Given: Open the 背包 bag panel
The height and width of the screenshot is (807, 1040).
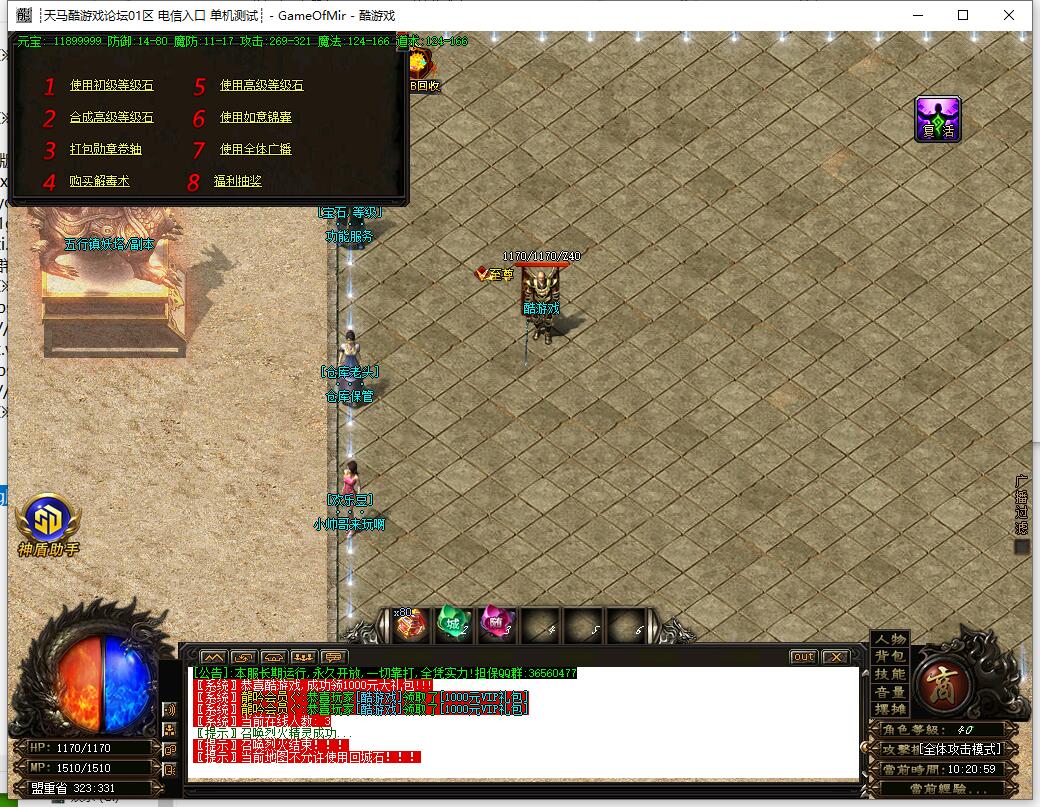Looking at the screenshot, I should coord(890,657).
